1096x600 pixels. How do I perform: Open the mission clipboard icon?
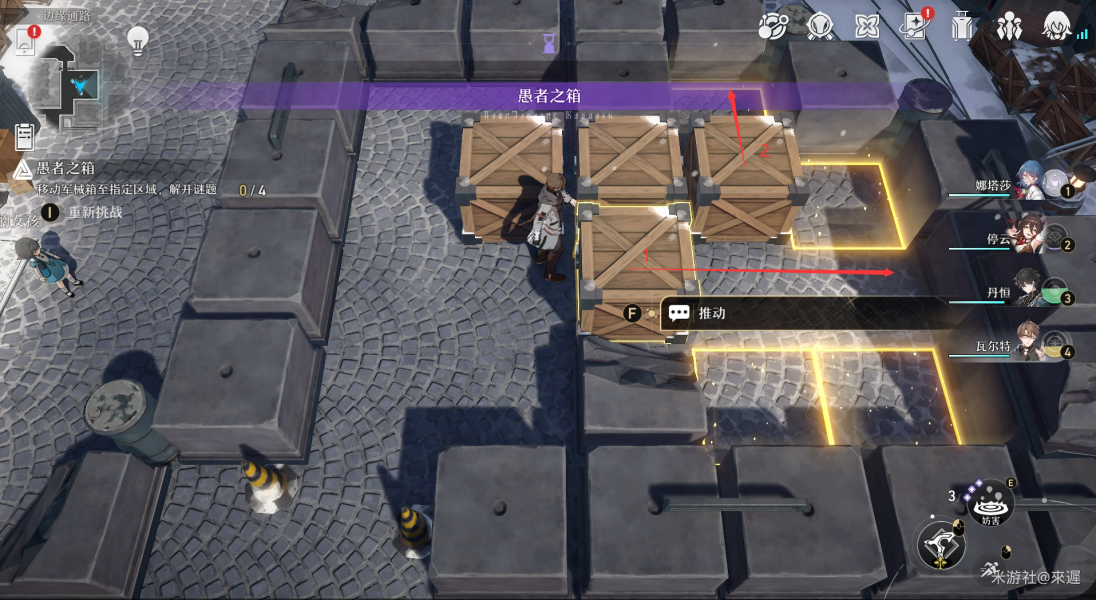tap(25, 135)
